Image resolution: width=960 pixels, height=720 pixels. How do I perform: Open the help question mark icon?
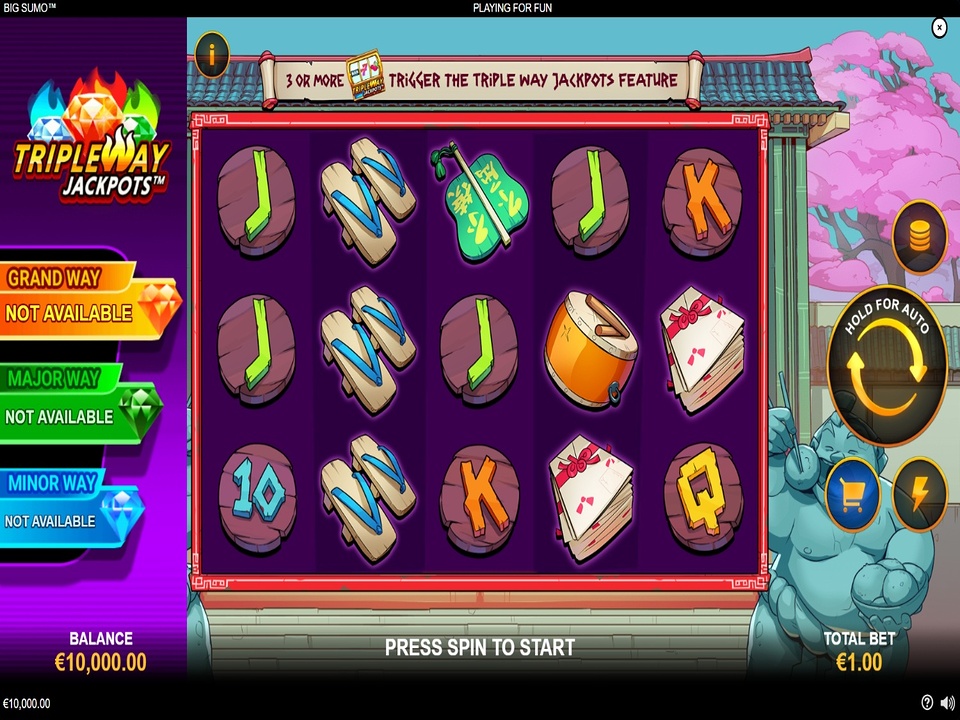927,703
